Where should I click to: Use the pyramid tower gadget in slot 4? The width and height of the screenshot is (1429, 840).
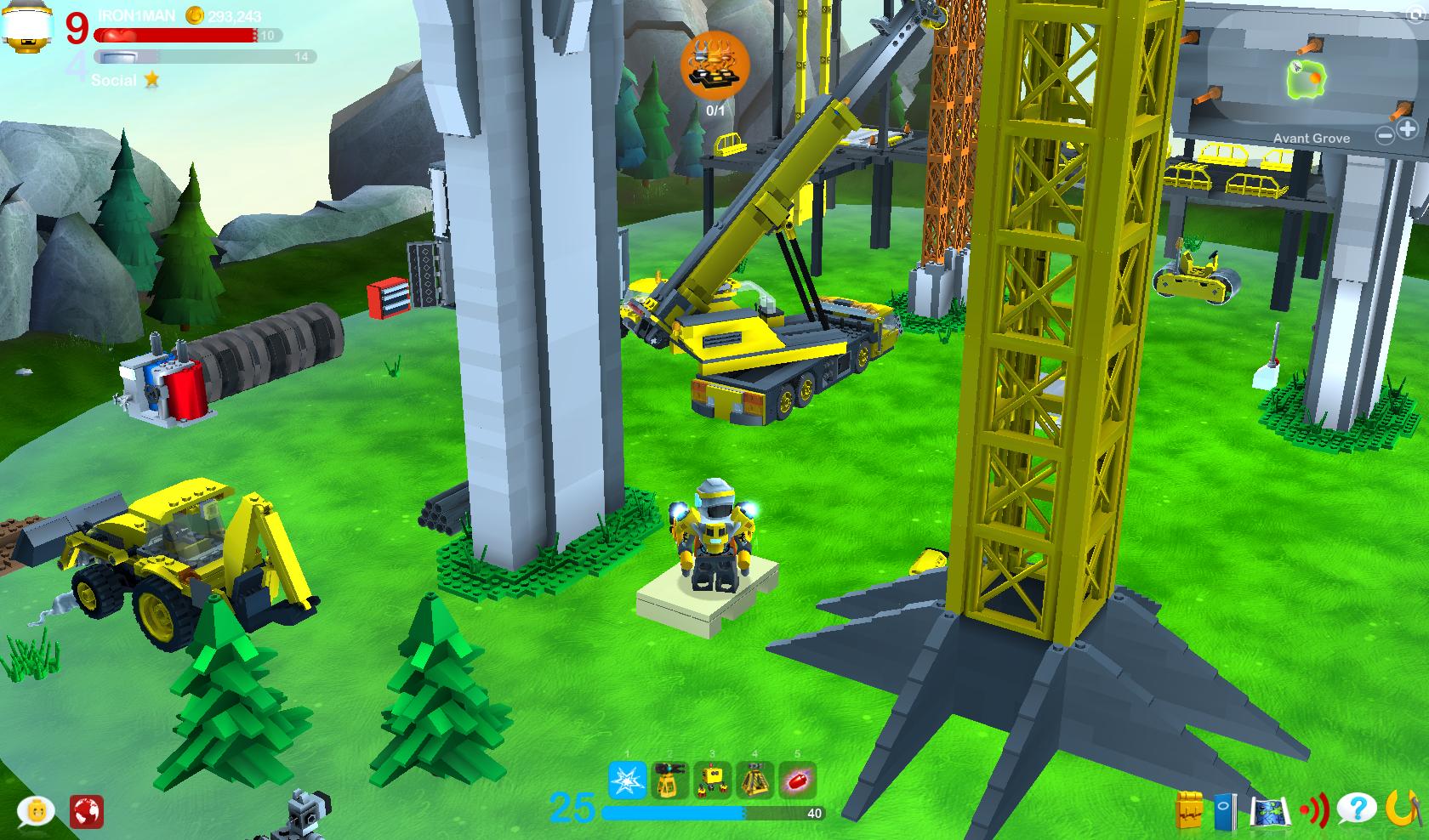tap(754, 780)
